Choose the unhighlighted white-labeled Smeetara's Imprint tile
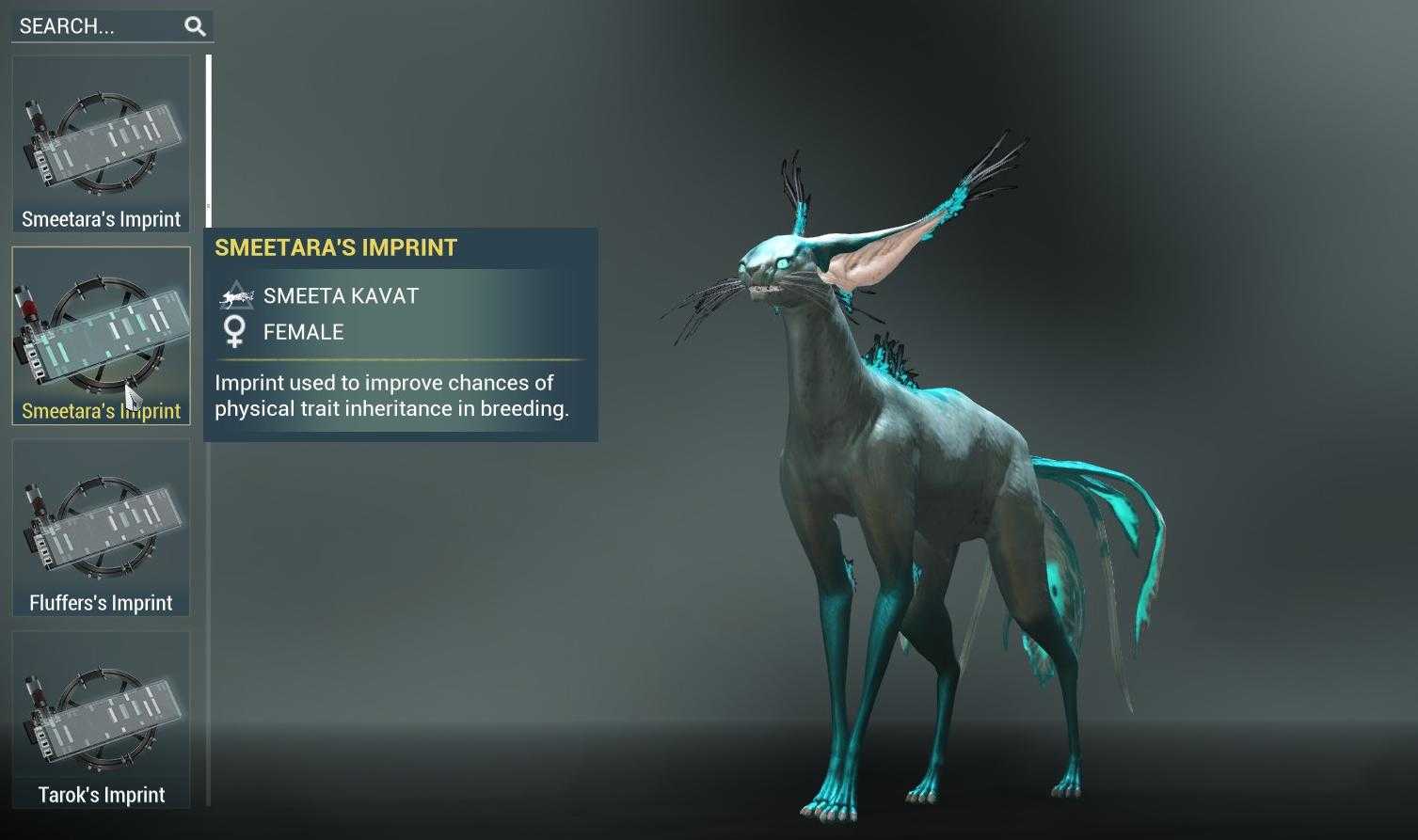1418x840 pixels. [x=101, y=144]
